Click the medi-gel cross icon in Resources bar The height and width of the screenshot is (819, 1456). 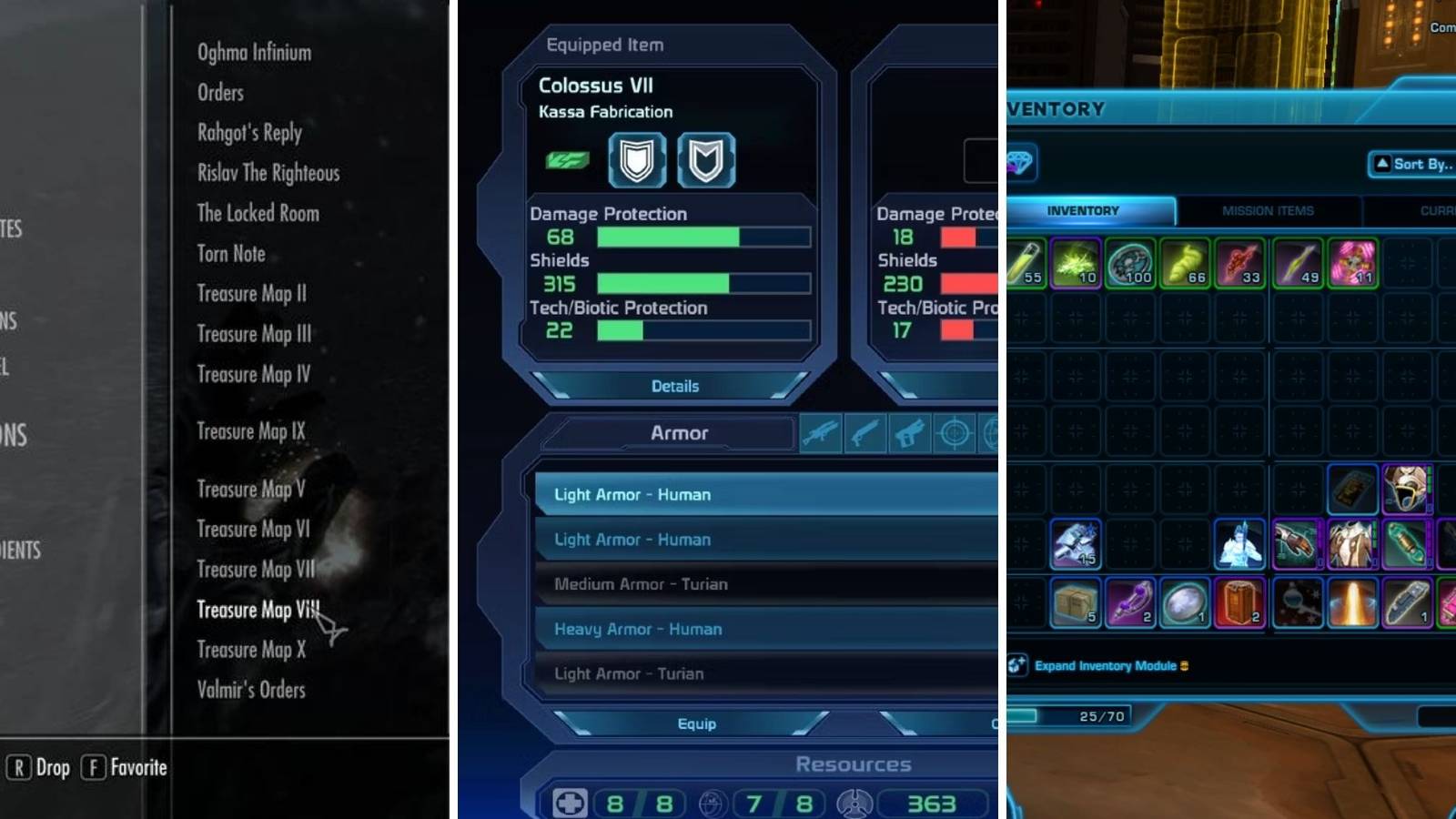click(x=568, y=803)
